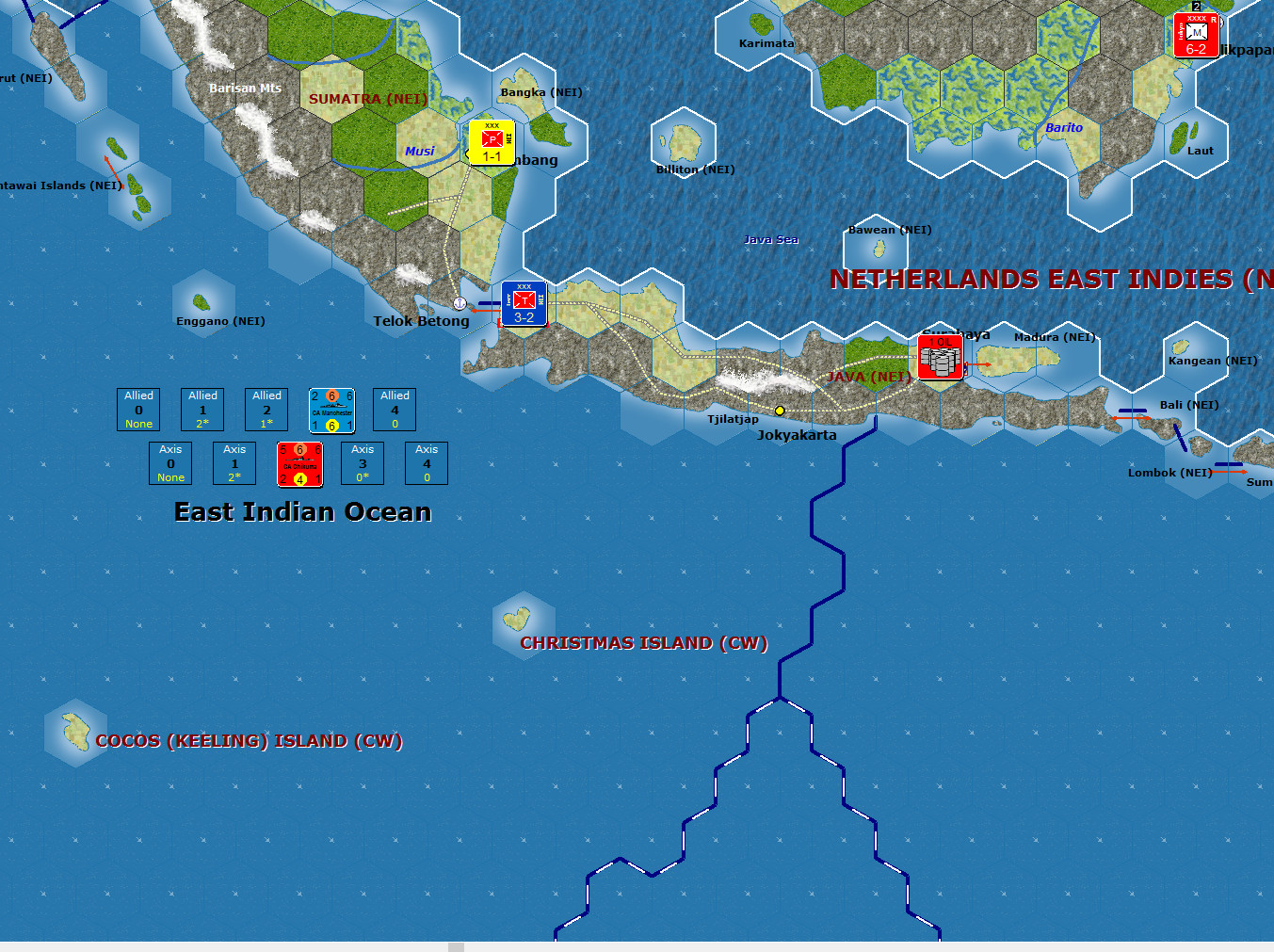Click the East Indian Ocean sea zone label
1274x952 pixels.
coord(302,511)
